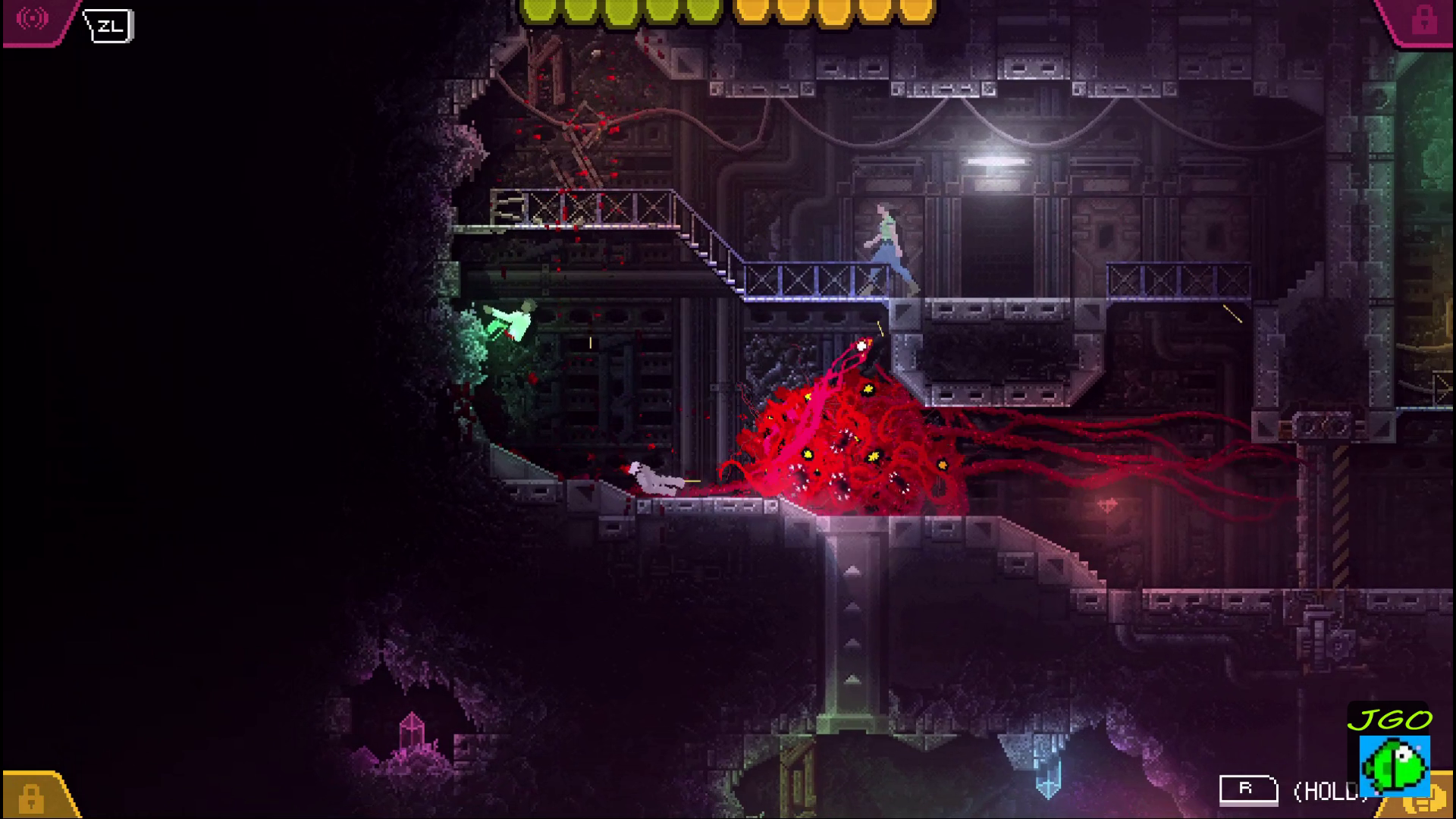Select the yellow locked ability slot

(32, 797)
